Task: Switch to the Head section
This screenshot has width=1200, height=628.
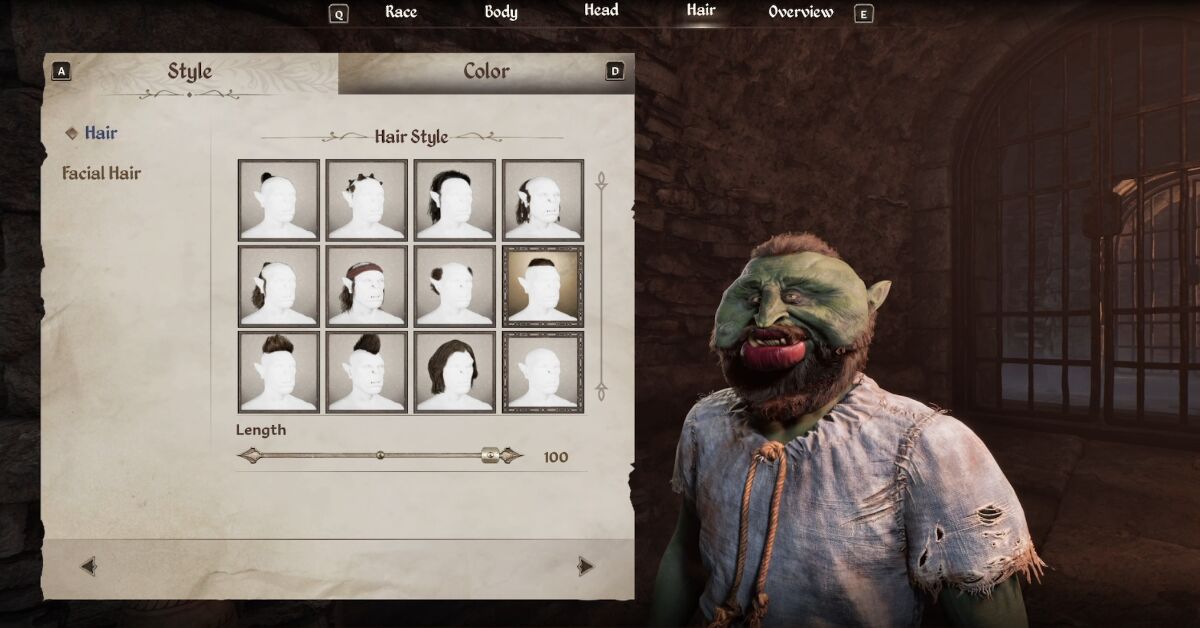Action: point(601,11)
